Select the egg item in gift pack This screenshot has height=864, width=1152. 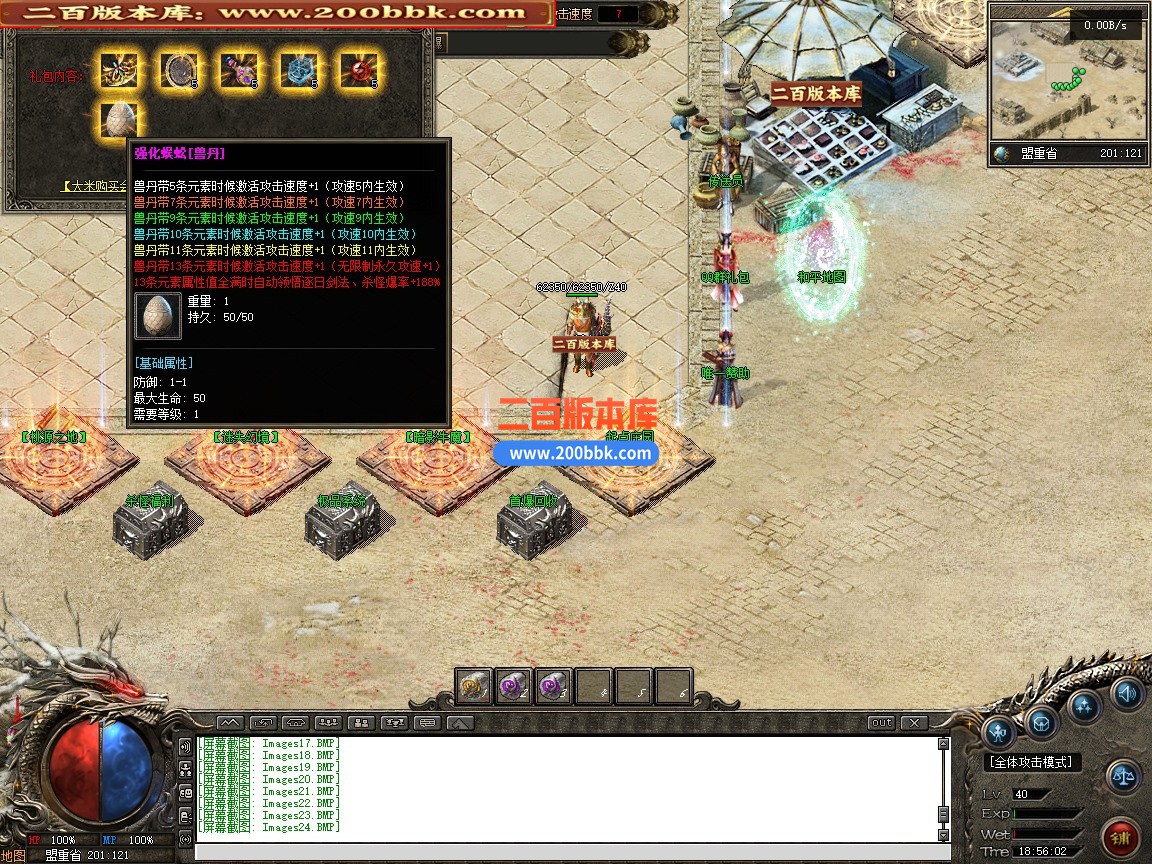(119, 119)
